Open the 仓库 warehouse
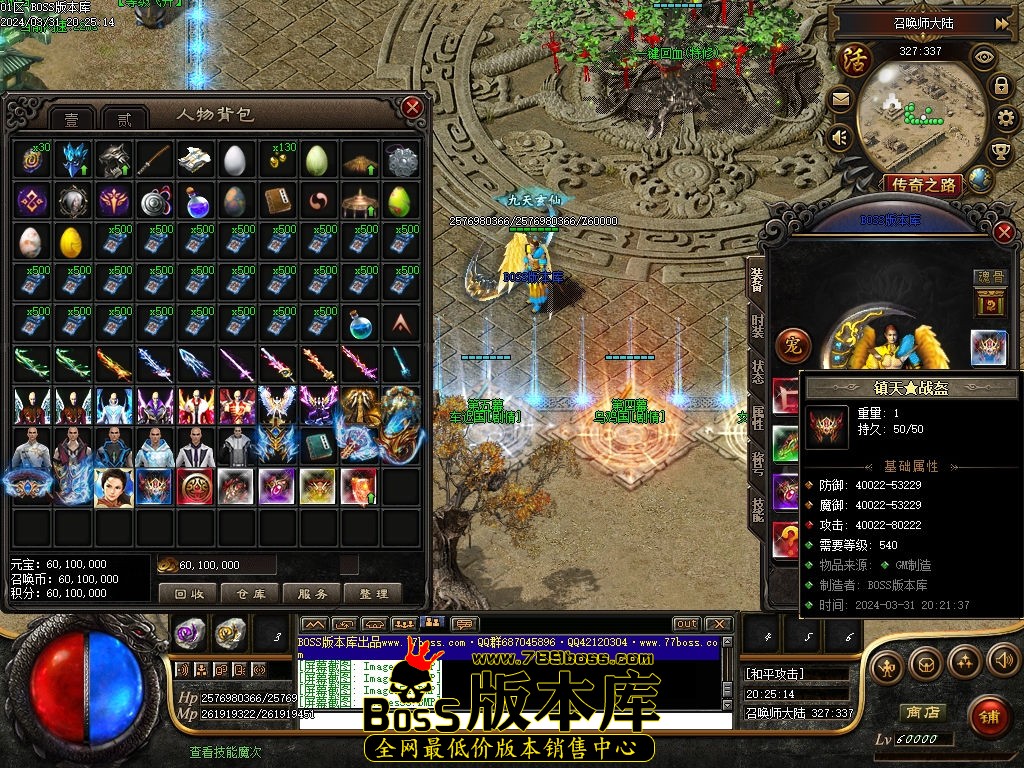Screen dimensions: 1024x768 tap(250, 593)
